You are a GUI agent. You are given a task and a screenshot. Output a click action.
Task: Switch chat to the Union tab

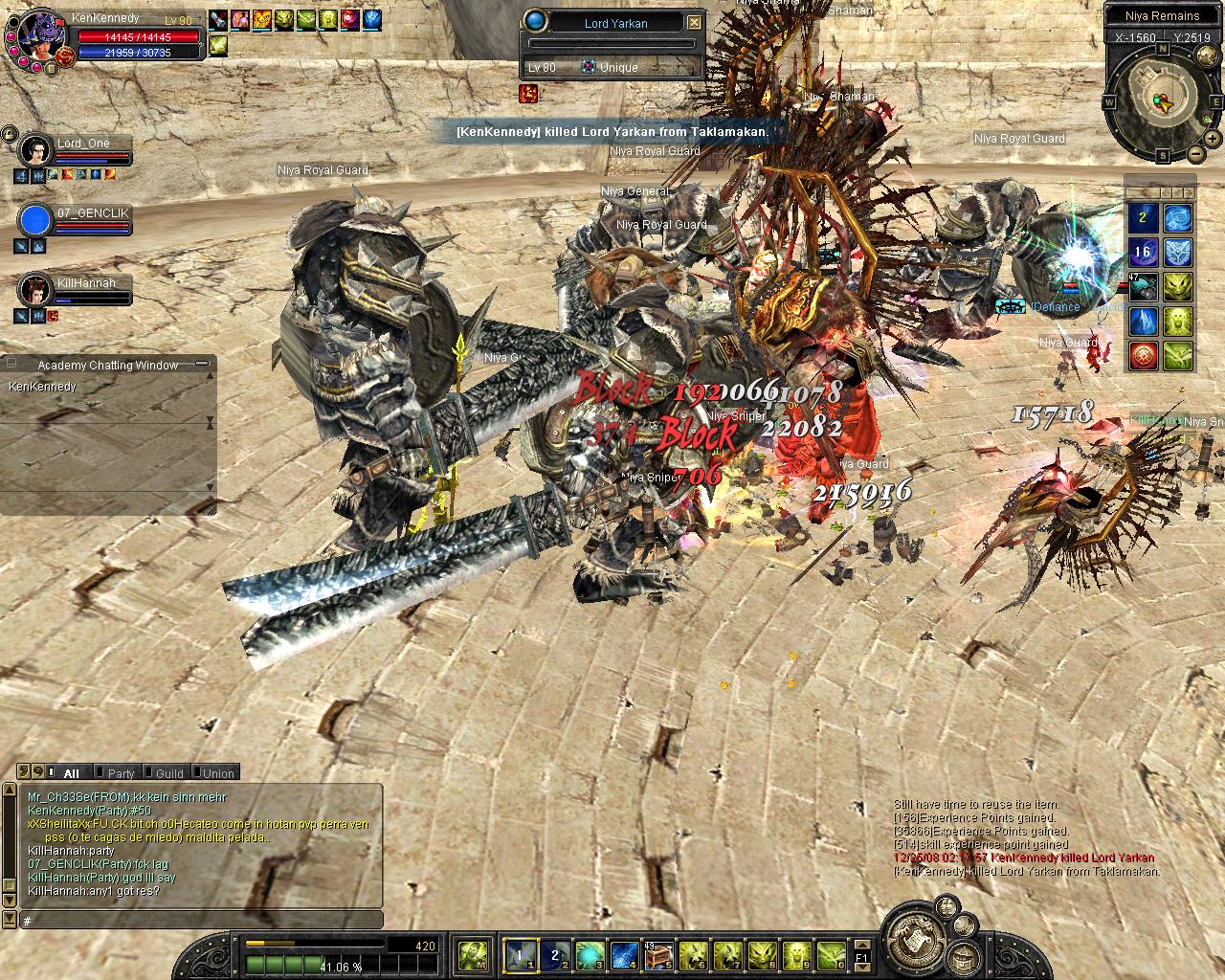pos(217,773)
